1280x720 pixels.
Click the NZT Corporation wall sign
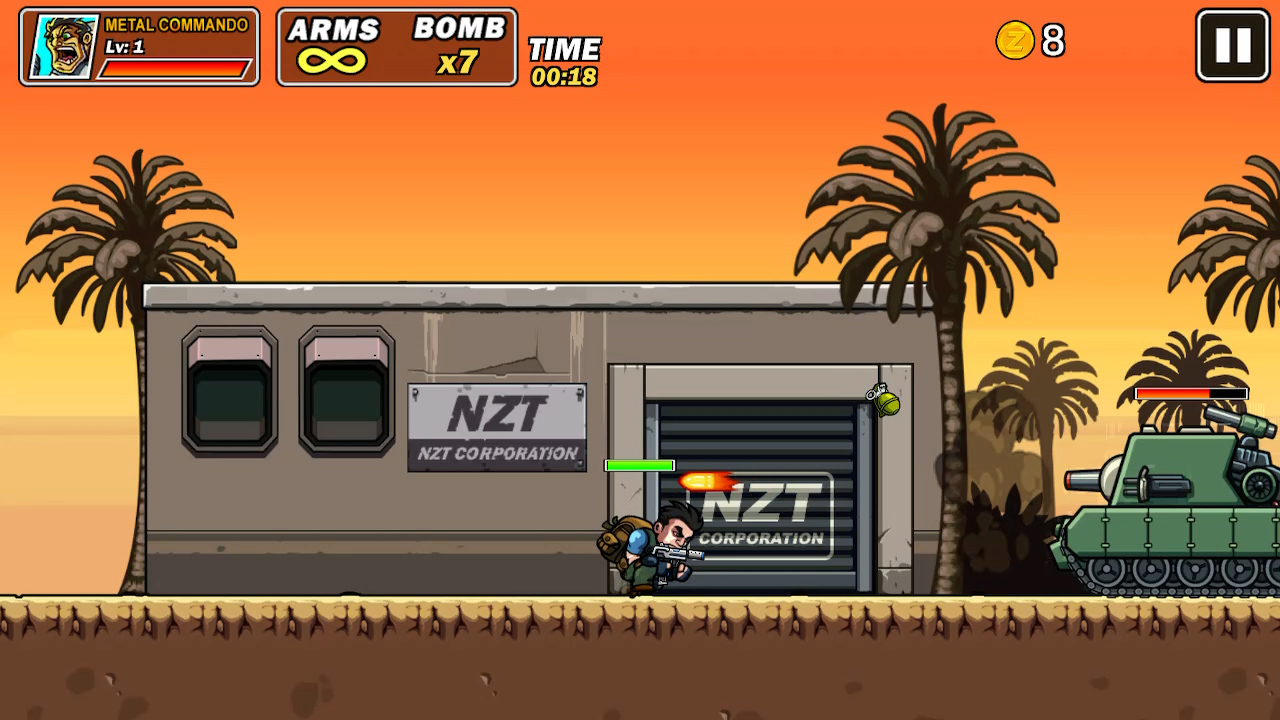[x=497, y=427]
